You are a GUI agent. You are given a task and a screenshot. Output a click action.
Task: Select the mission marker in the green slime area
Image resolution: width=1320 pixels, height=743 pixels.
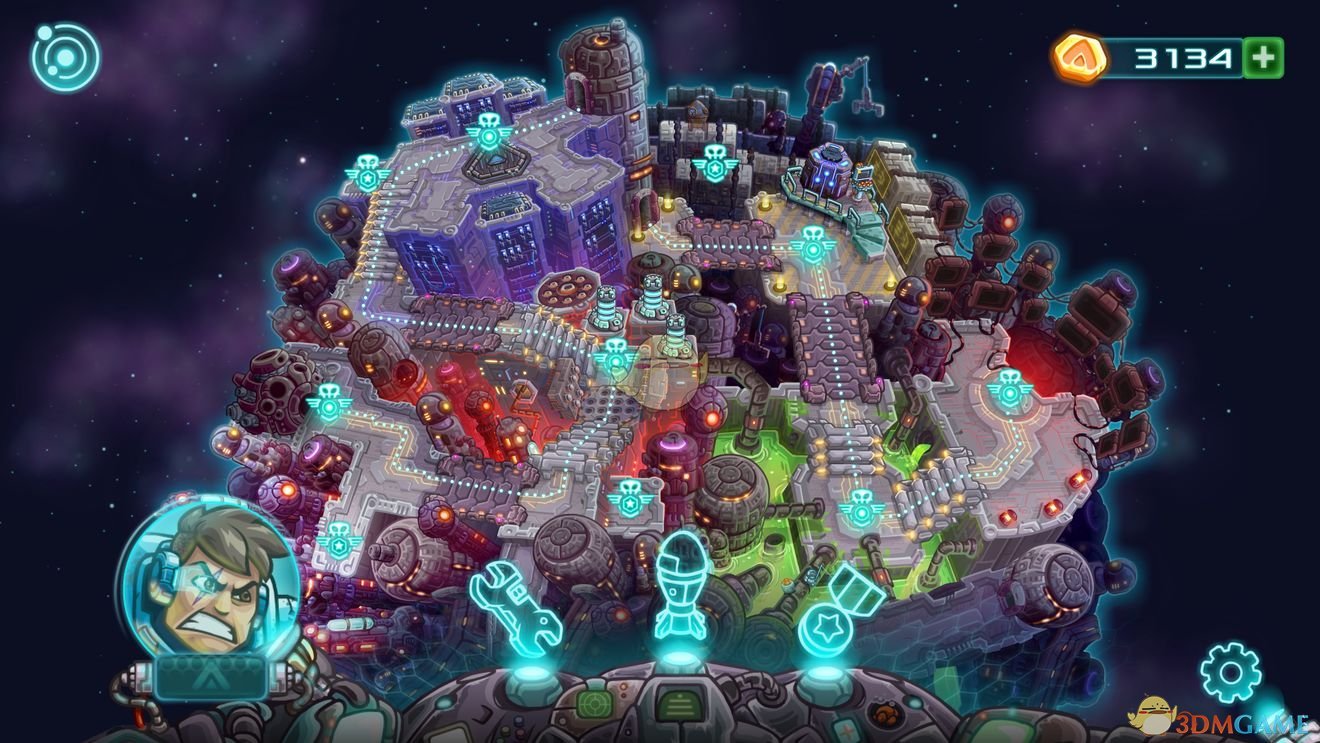pos(860,510)
